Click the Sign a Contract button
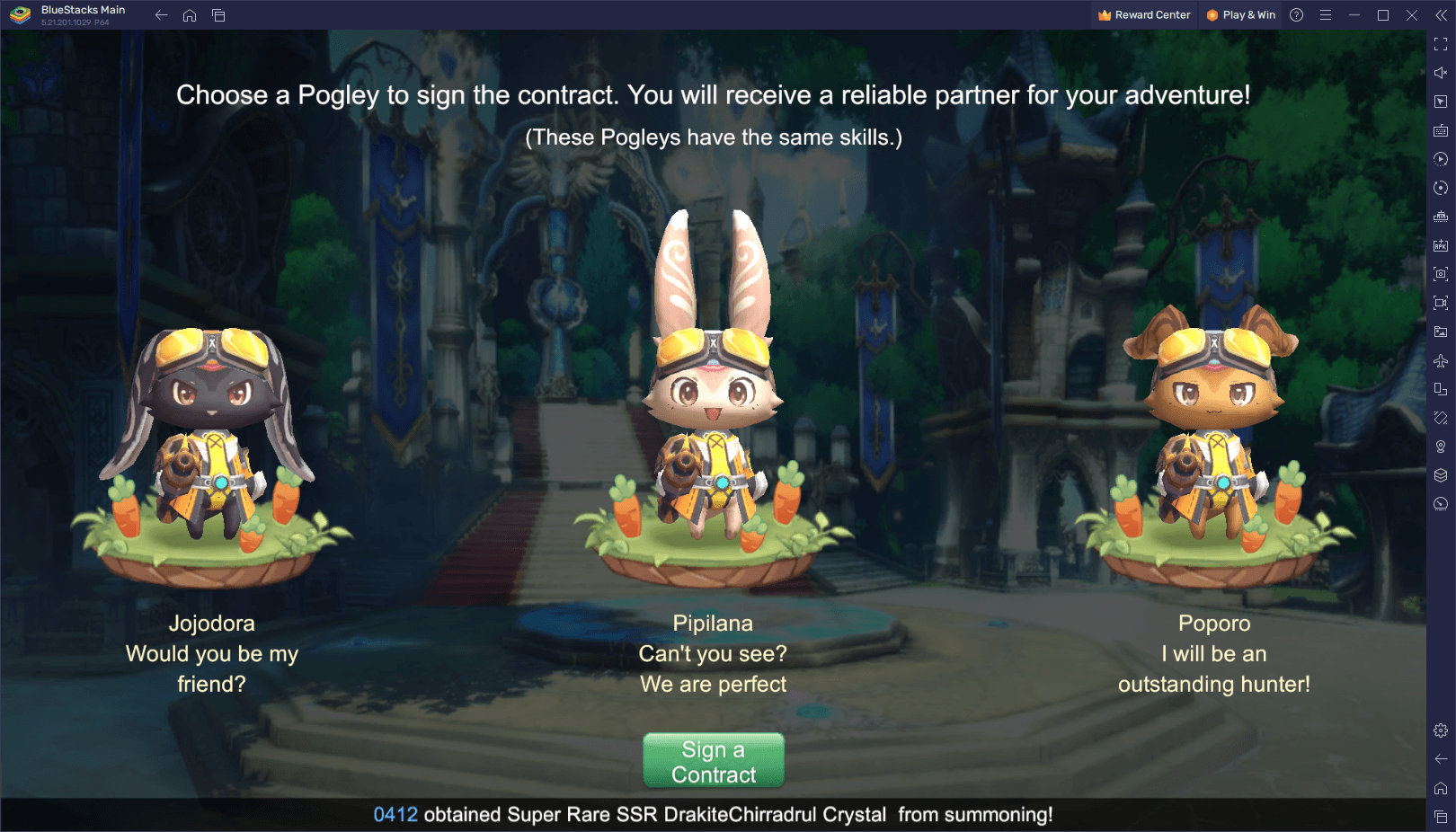Image resolution: width=1456 pixels, height=832 pixels. click(x=713, y=760)
